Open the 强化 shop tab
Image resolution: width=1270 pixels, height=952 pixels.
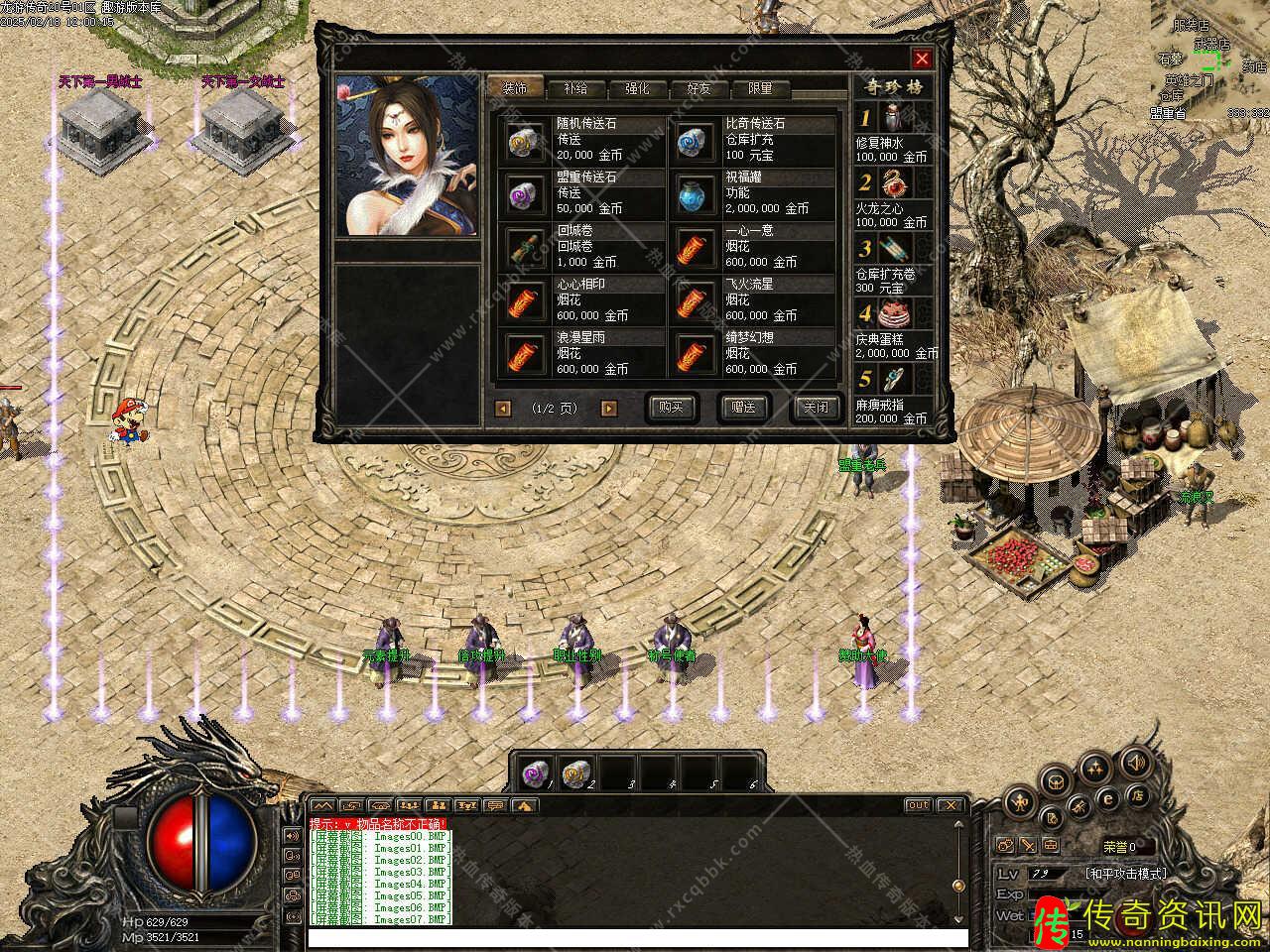click(x=637, y=88)
